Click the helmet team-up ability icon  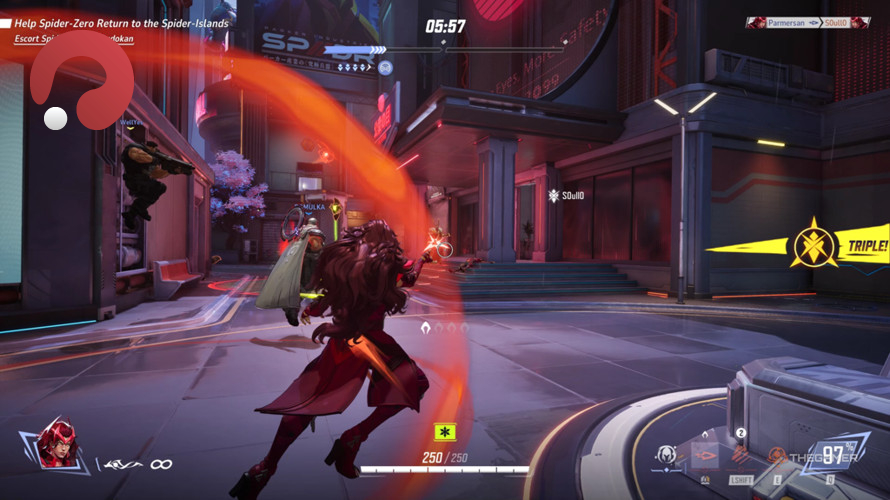[x=666, y=455]
